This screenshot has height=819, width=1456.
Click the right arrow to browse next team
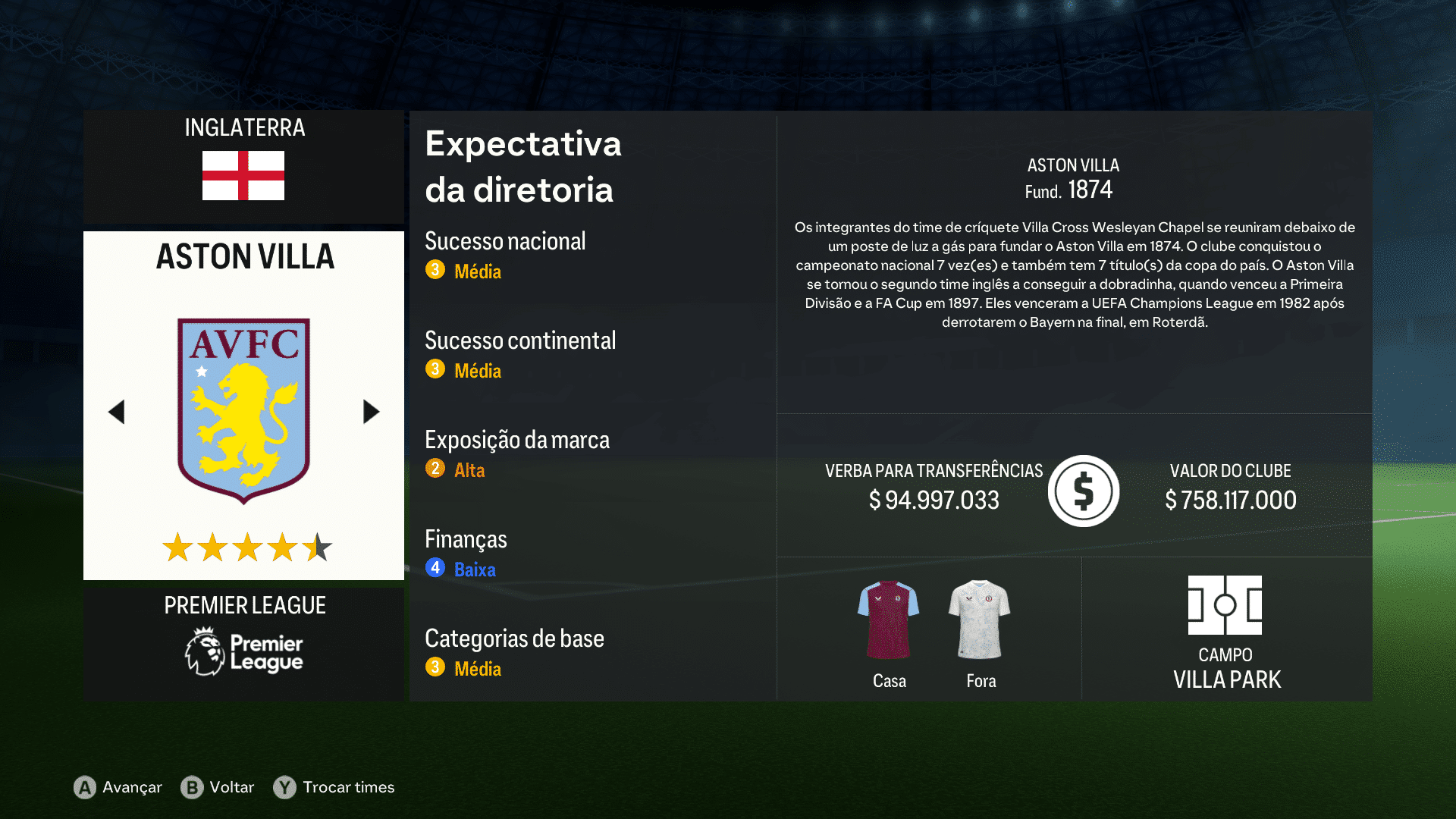[x=371, y=411]
